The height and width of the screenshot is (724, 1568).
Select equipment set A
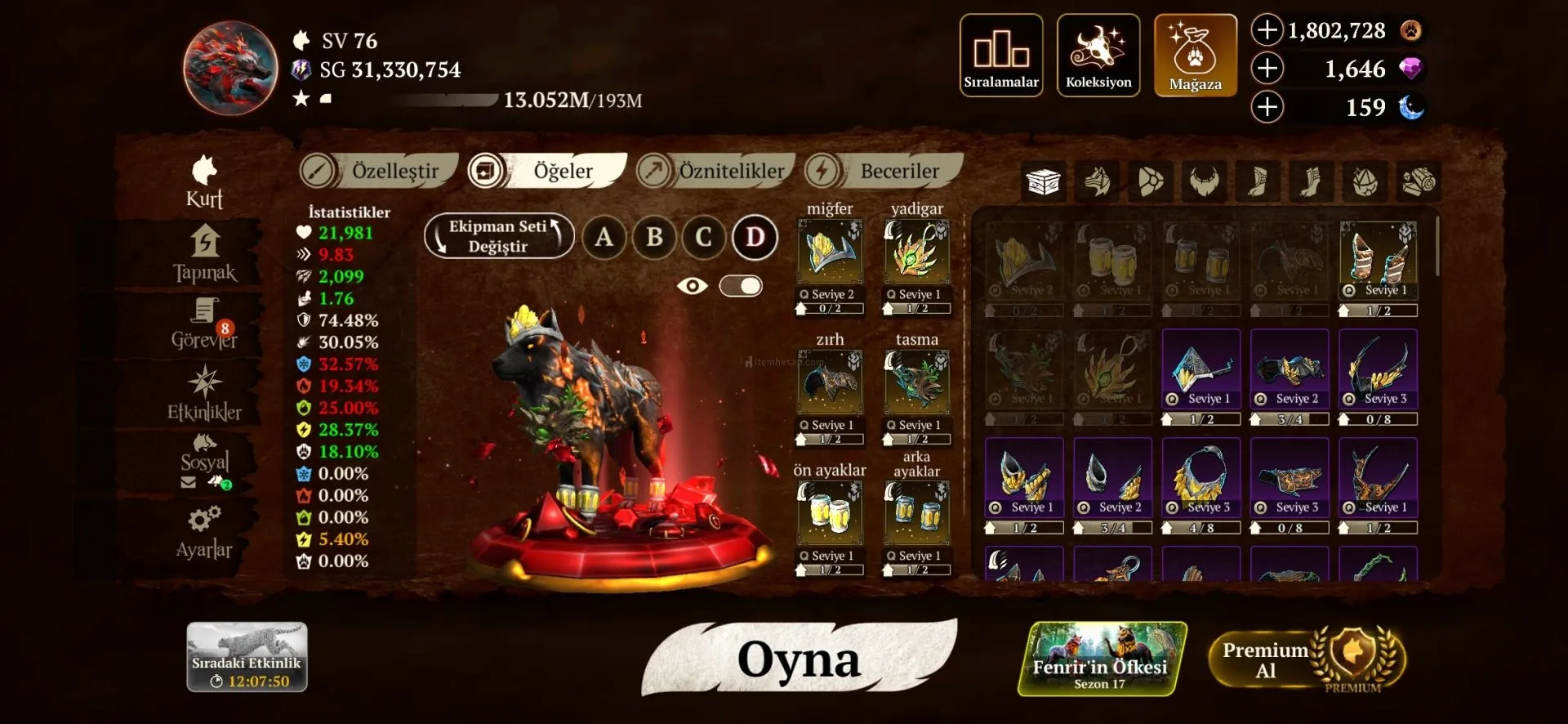tap(604, 237)
